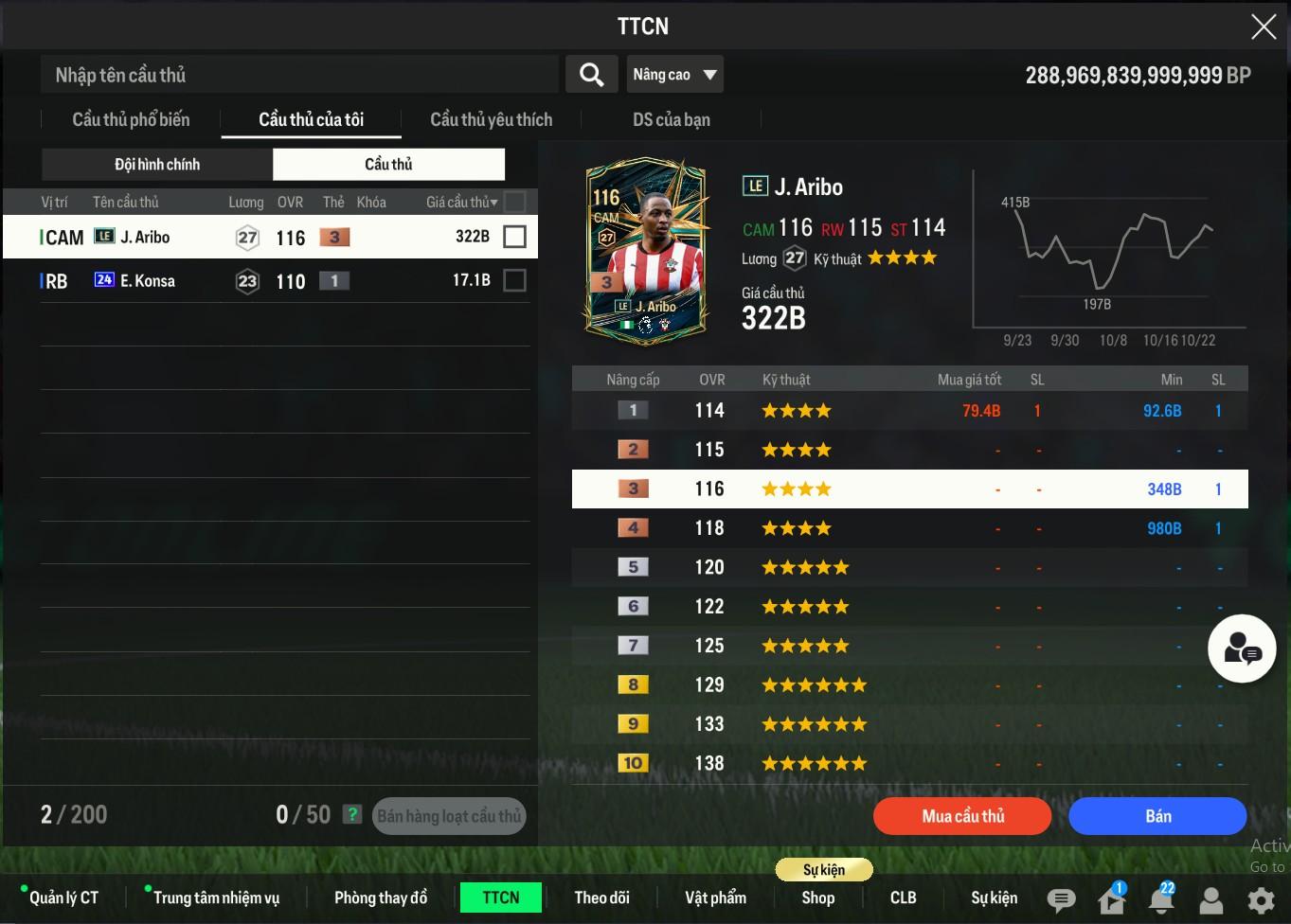
Task: Tick the checkbox for E. Konsa
Action: pos(514,280)
